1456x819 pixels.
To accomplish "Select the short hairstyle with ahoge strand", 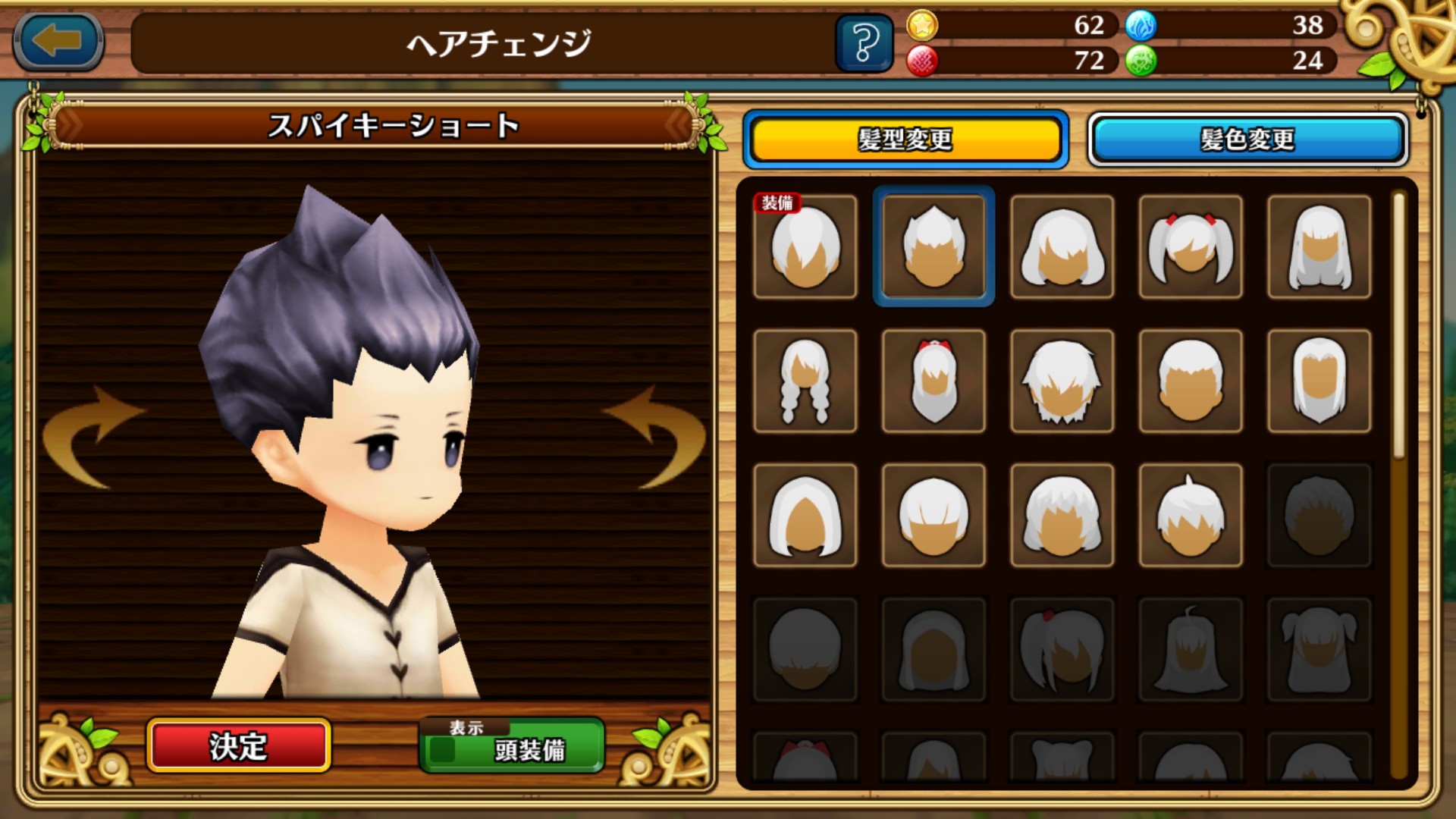I will pyautogui.click(x=1191, y=516).
